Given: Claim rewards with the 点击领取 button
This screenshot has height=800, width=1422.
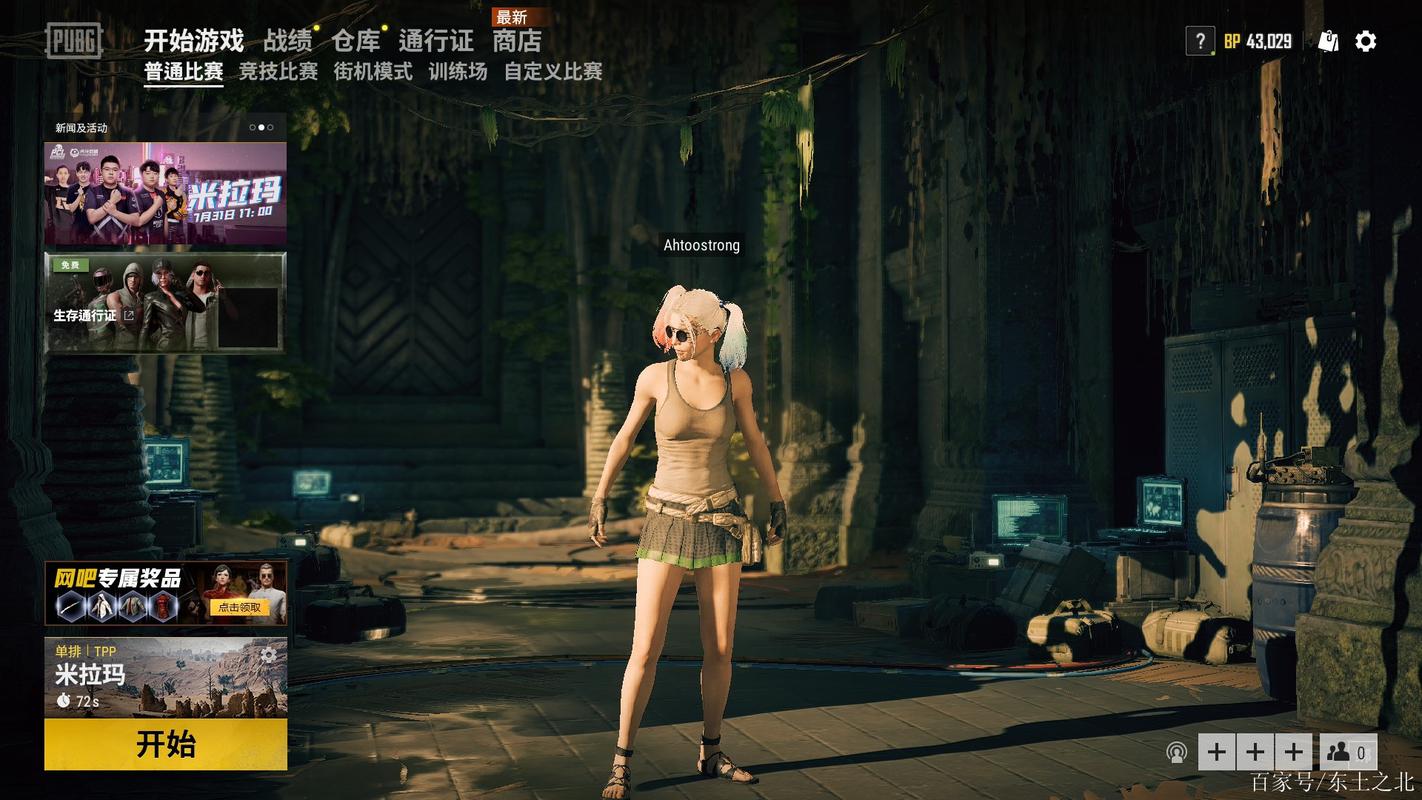Looking at the screenshot, I should click(238, 607).
